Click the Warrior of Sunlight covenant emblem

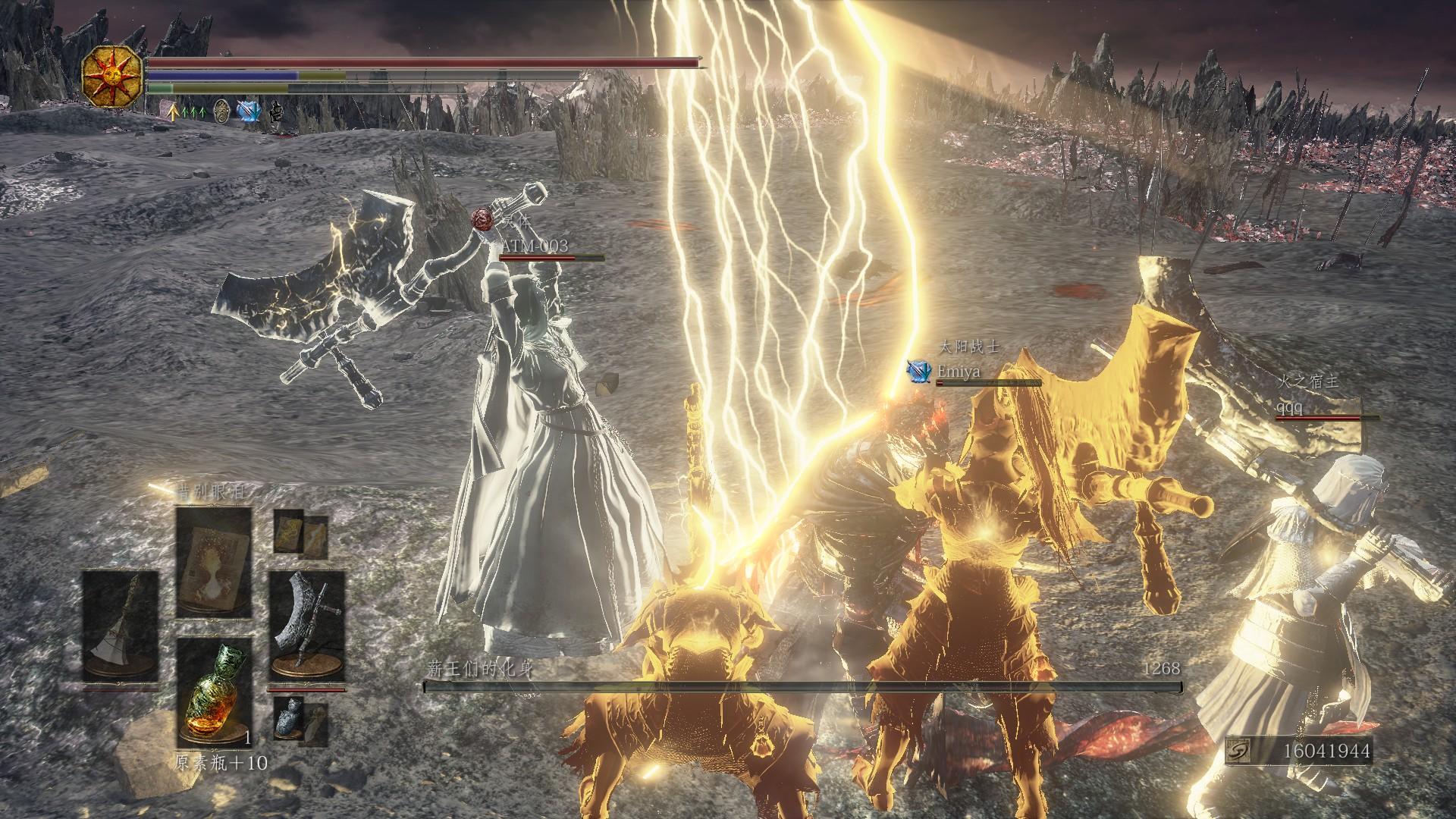(x=114, y=76)
